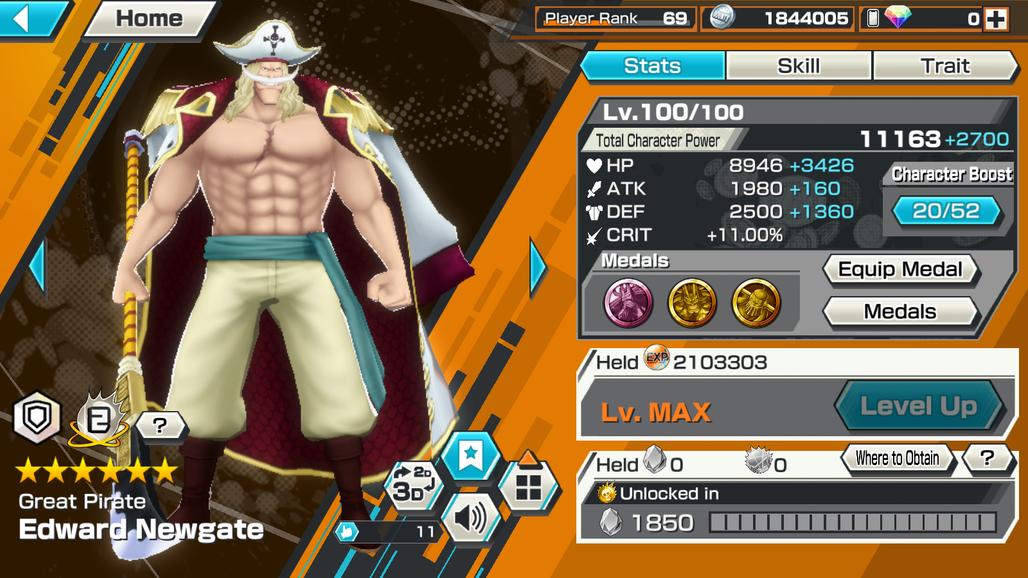1028x578 pixels.
Task: Open the help question mark beside Where to Obtain
Action: coord(988,459)
